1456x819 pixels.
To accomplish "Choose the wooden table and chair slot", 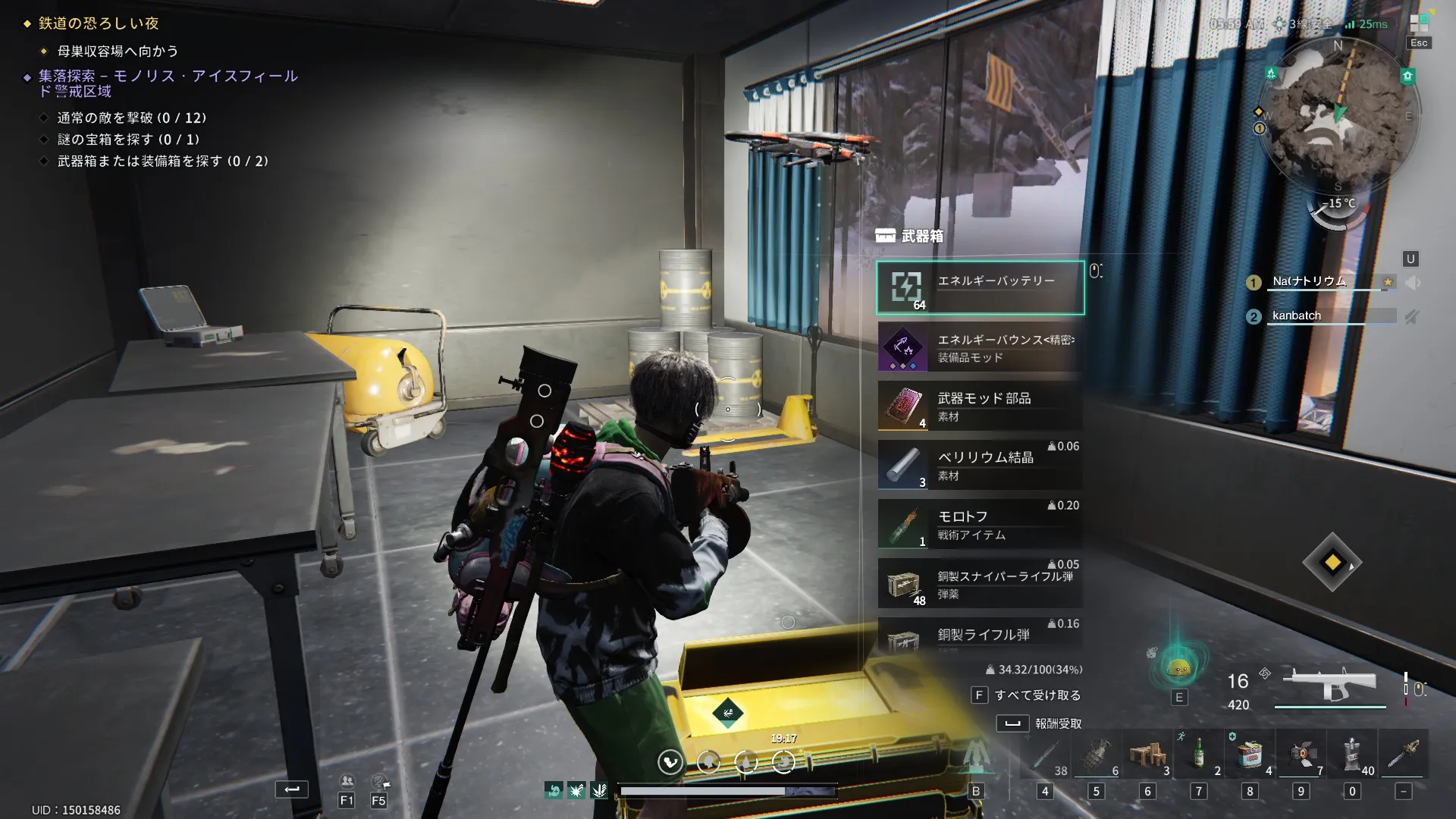I will click(1147, 755).
